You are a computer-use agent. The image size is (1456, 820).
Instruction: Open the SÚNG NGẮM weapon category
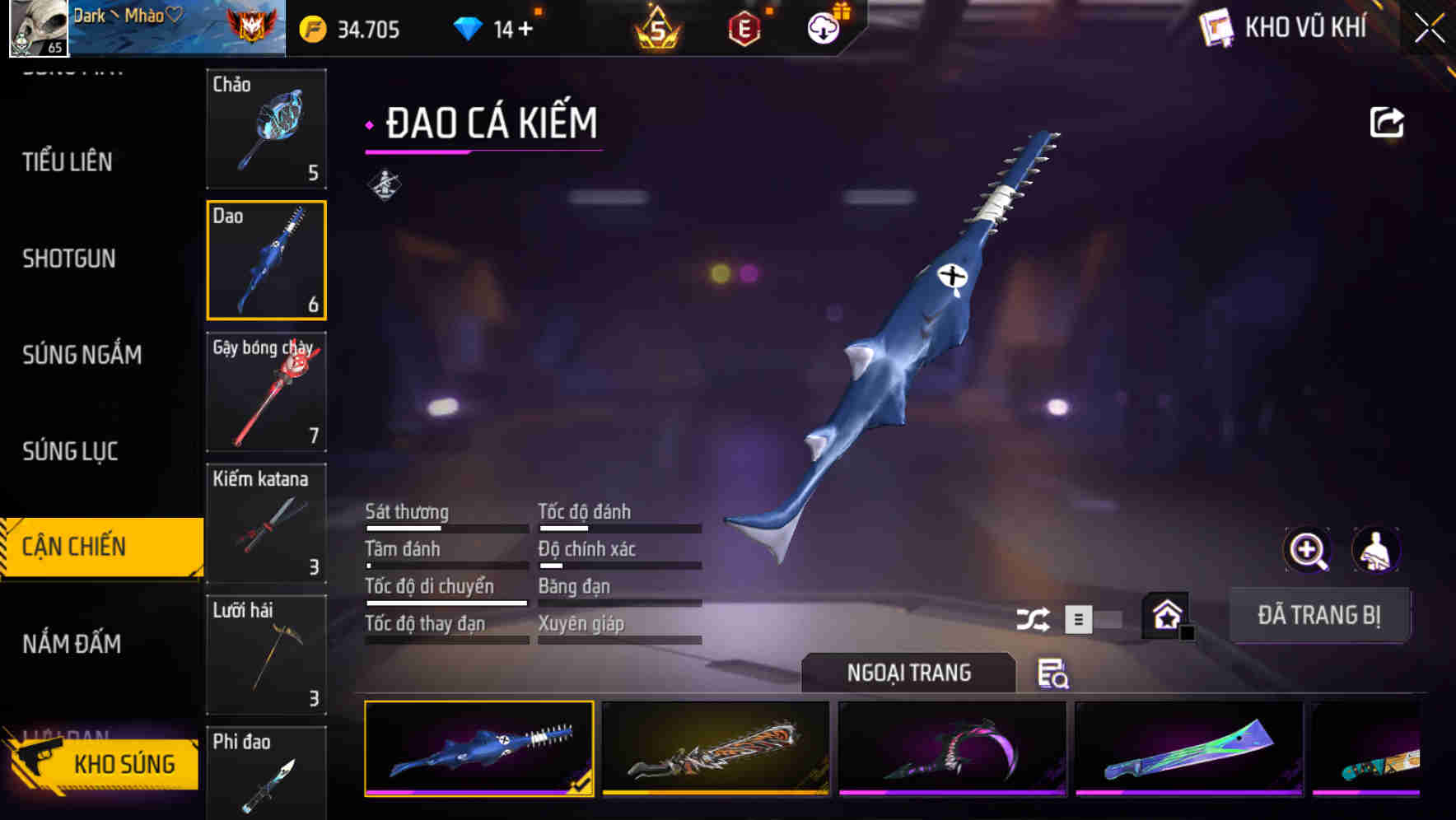click(x=82, y=355)
